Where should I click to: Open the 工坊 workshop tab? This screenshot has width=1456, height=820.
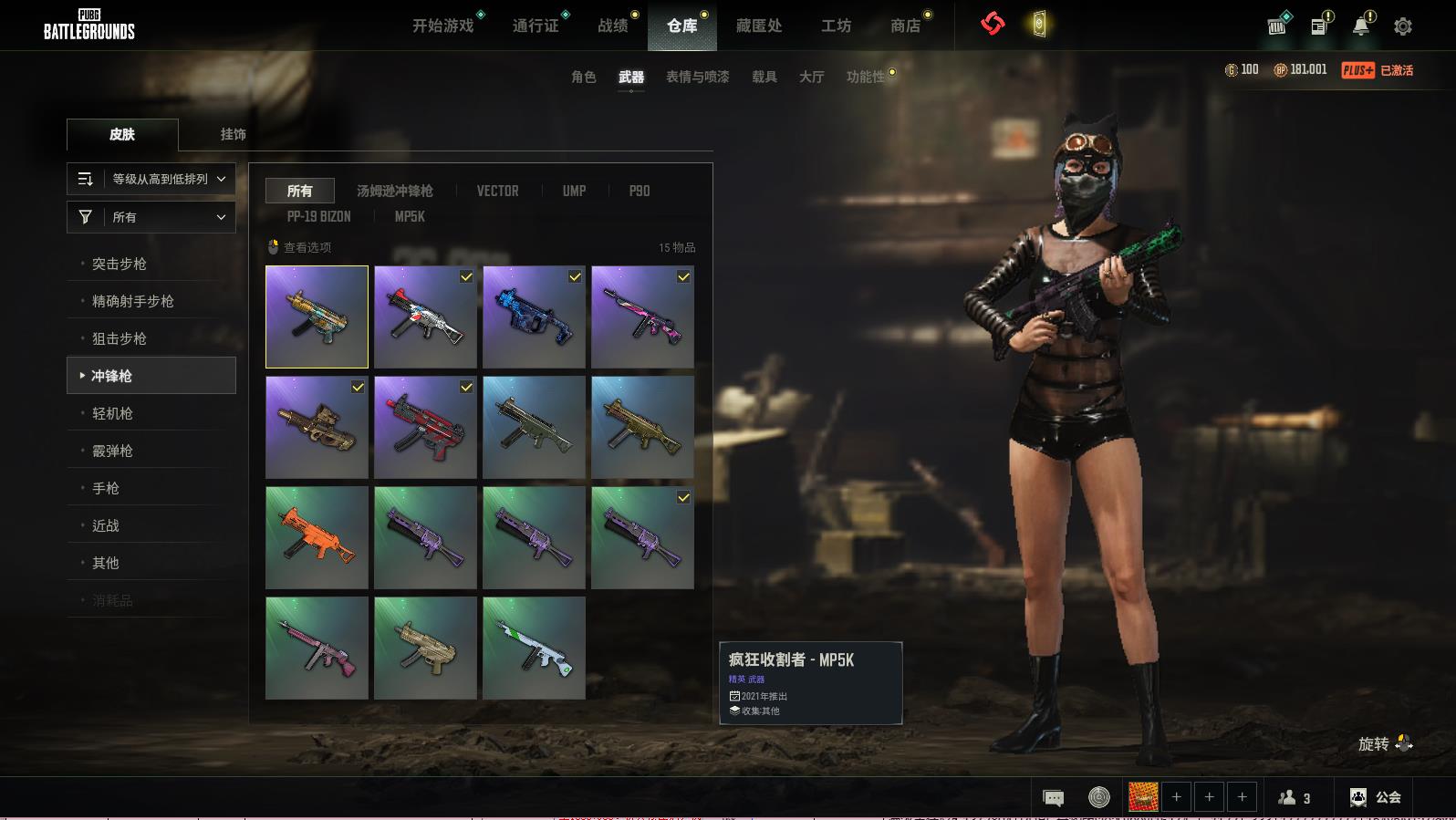(x=836, y=26)
